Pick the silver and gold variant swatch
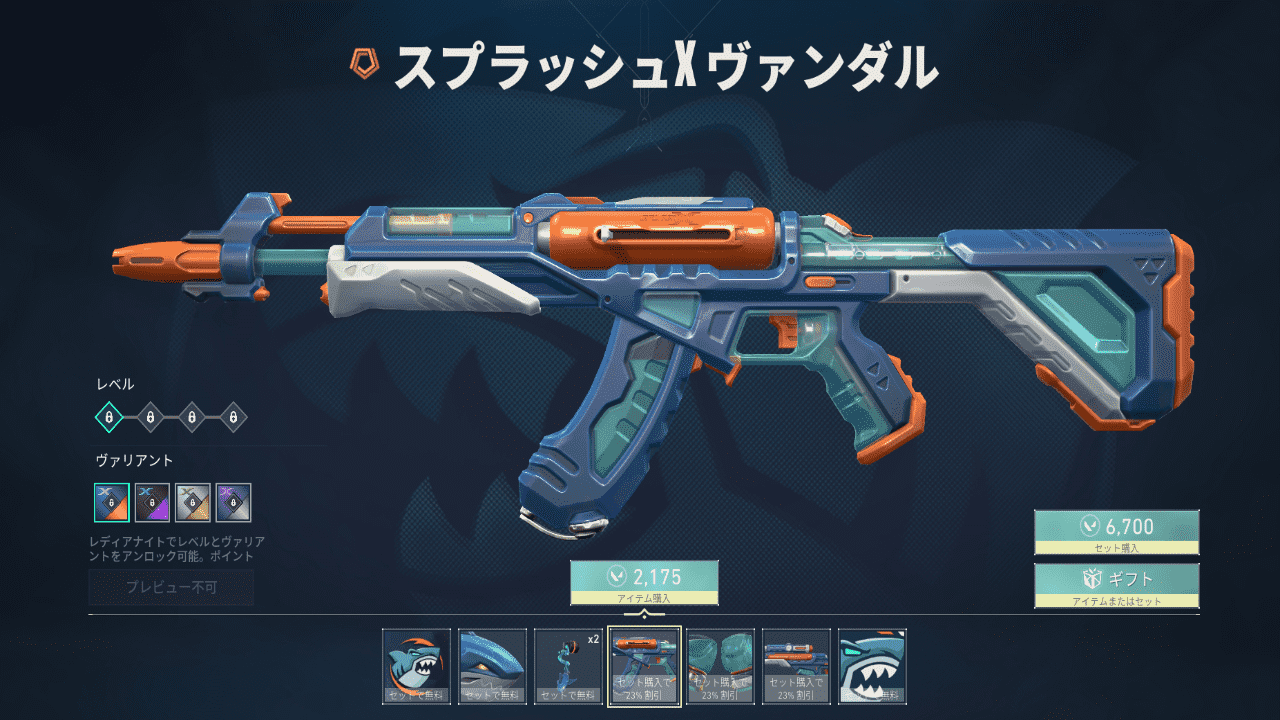The width and height of the screenshot is (1280, 720). pyautogui.click(x=192, y=502)
